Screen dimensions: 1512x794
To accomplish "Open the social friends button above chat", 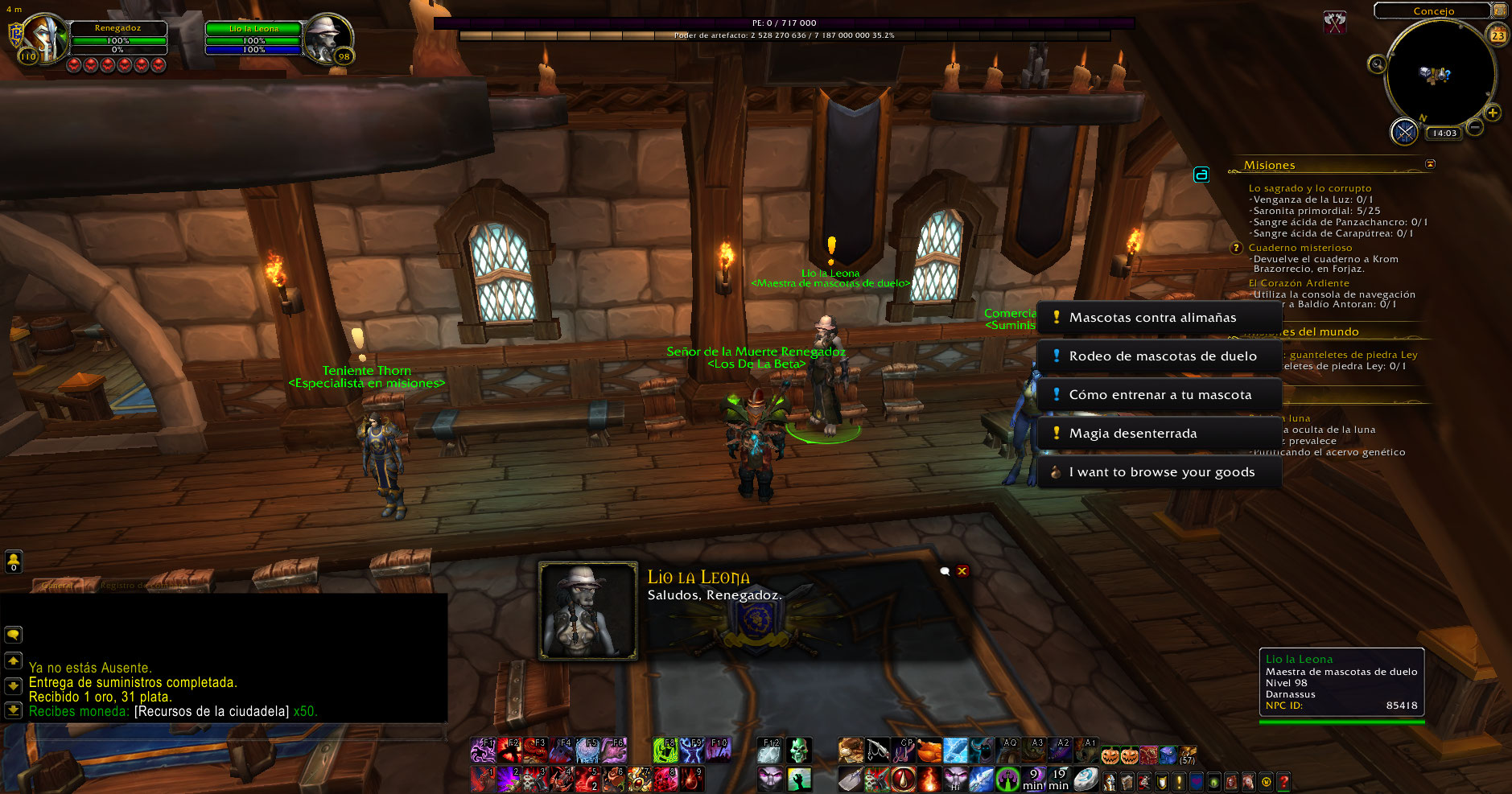I will 14,562.
